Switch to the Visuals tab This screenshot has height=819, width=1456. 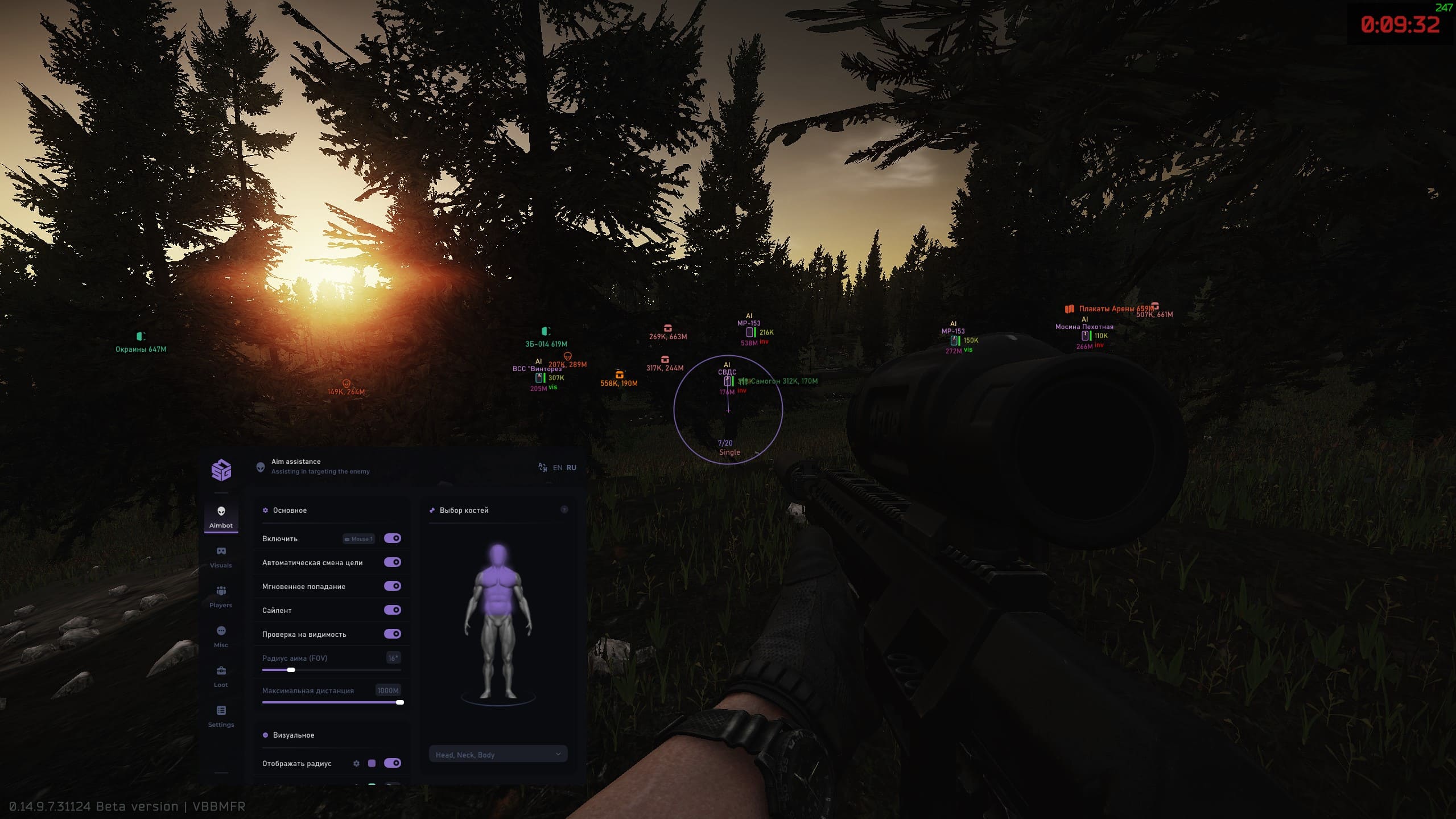[x=221, y=557]
